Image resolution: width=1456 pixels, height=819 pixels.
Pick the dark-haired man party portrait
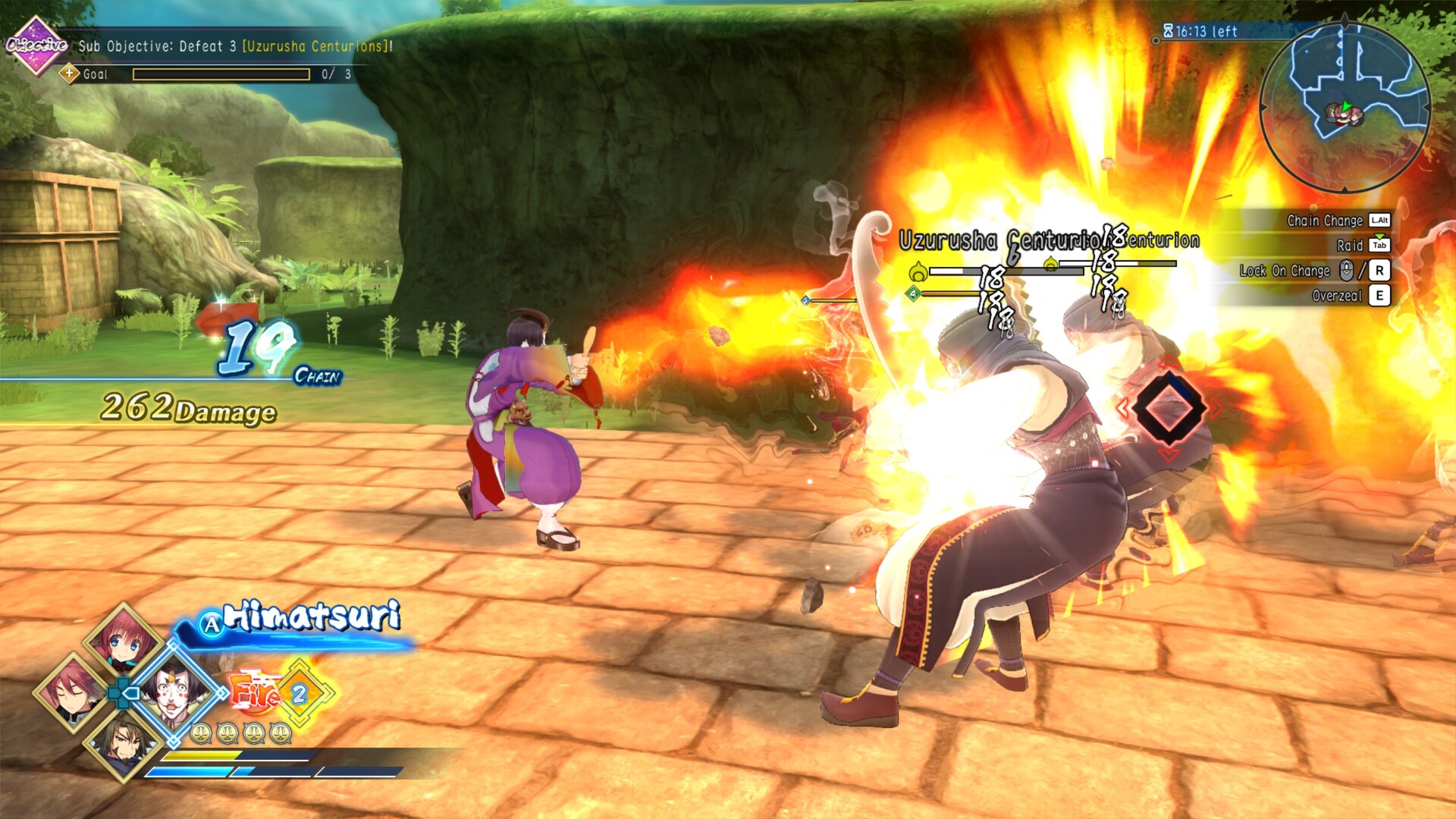[x=124, y=742]
